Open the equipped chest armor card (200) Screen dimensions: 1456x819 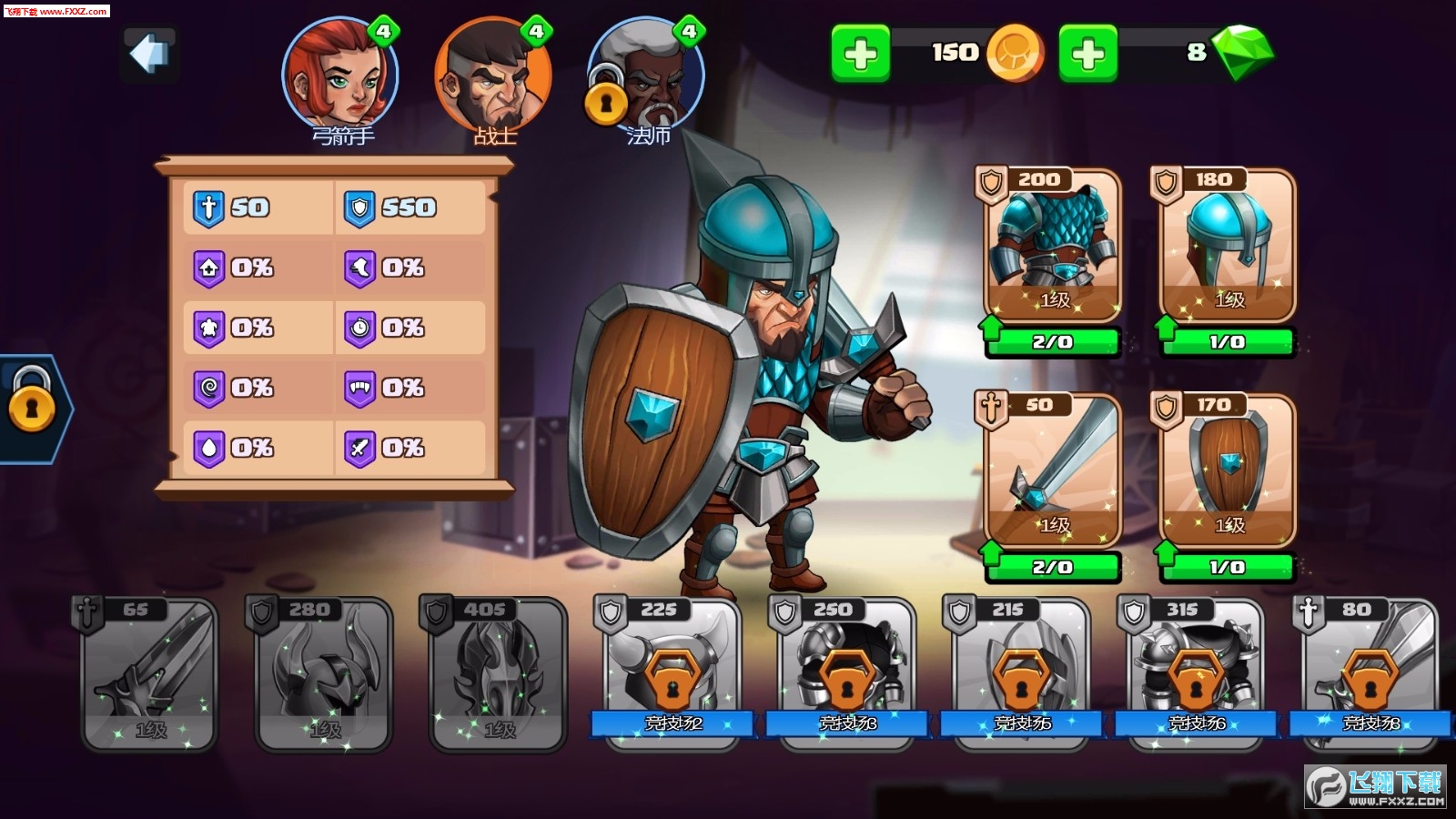[x=1053, y=246]
